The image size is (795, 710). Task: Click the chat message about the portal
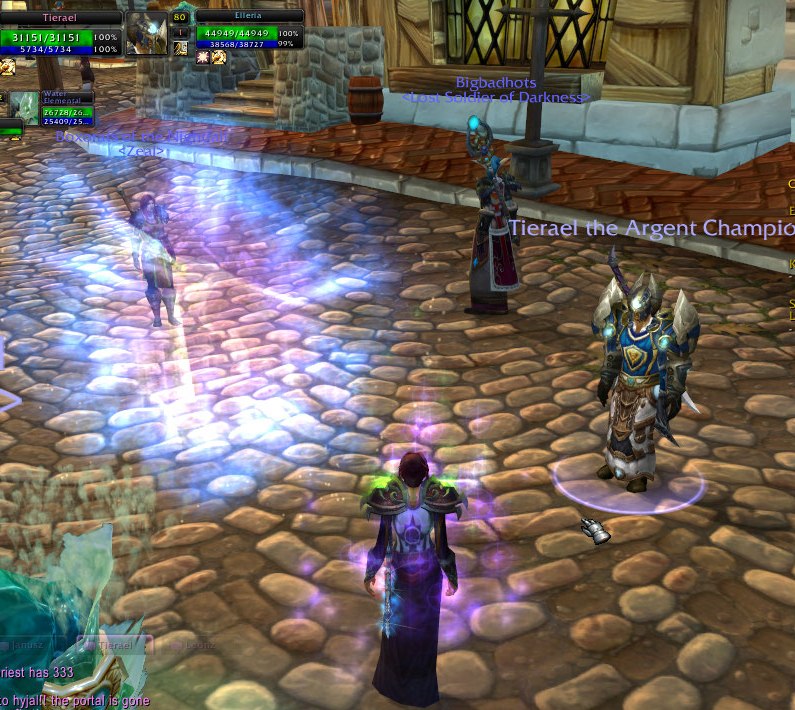point(75,701)
